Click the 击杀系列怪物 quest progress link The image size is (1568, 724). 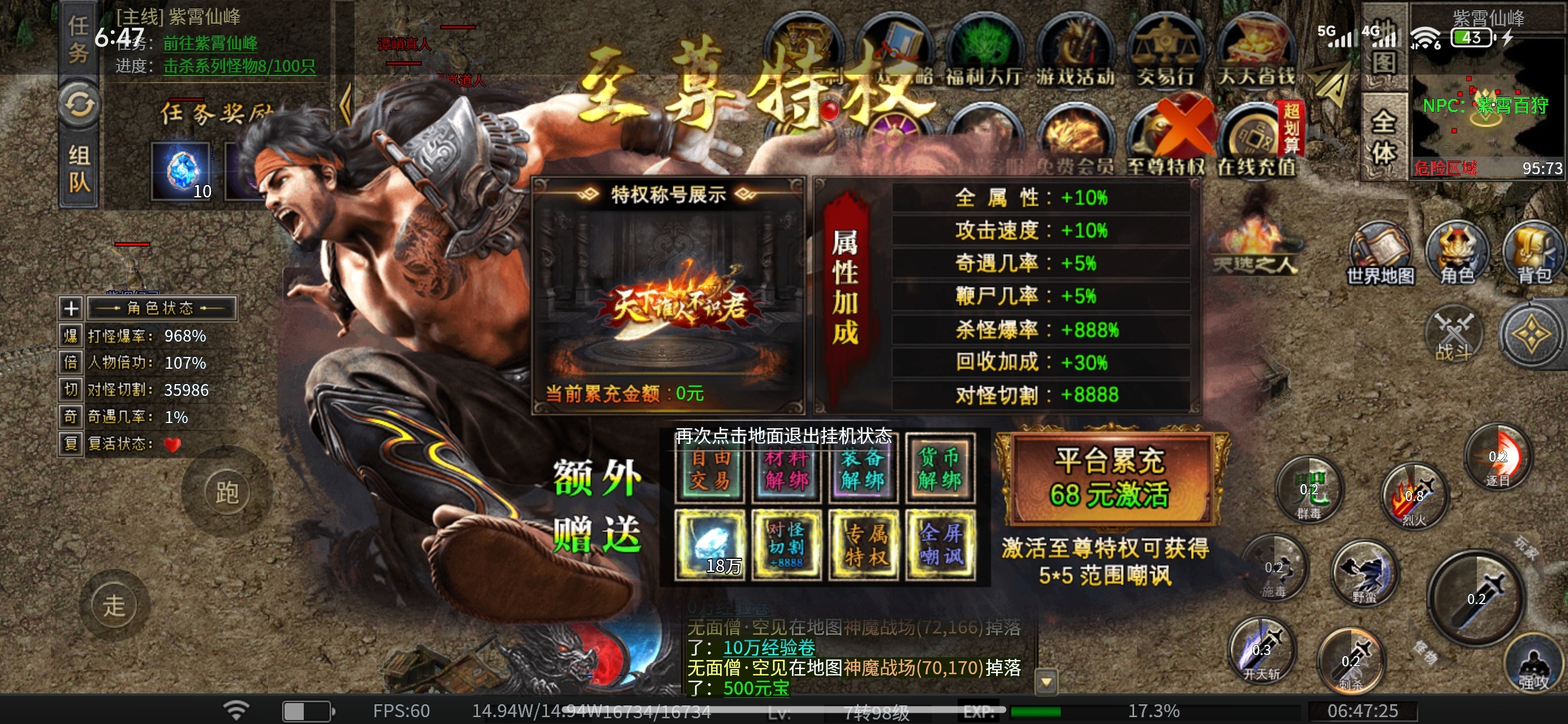(x=239, y=66)
